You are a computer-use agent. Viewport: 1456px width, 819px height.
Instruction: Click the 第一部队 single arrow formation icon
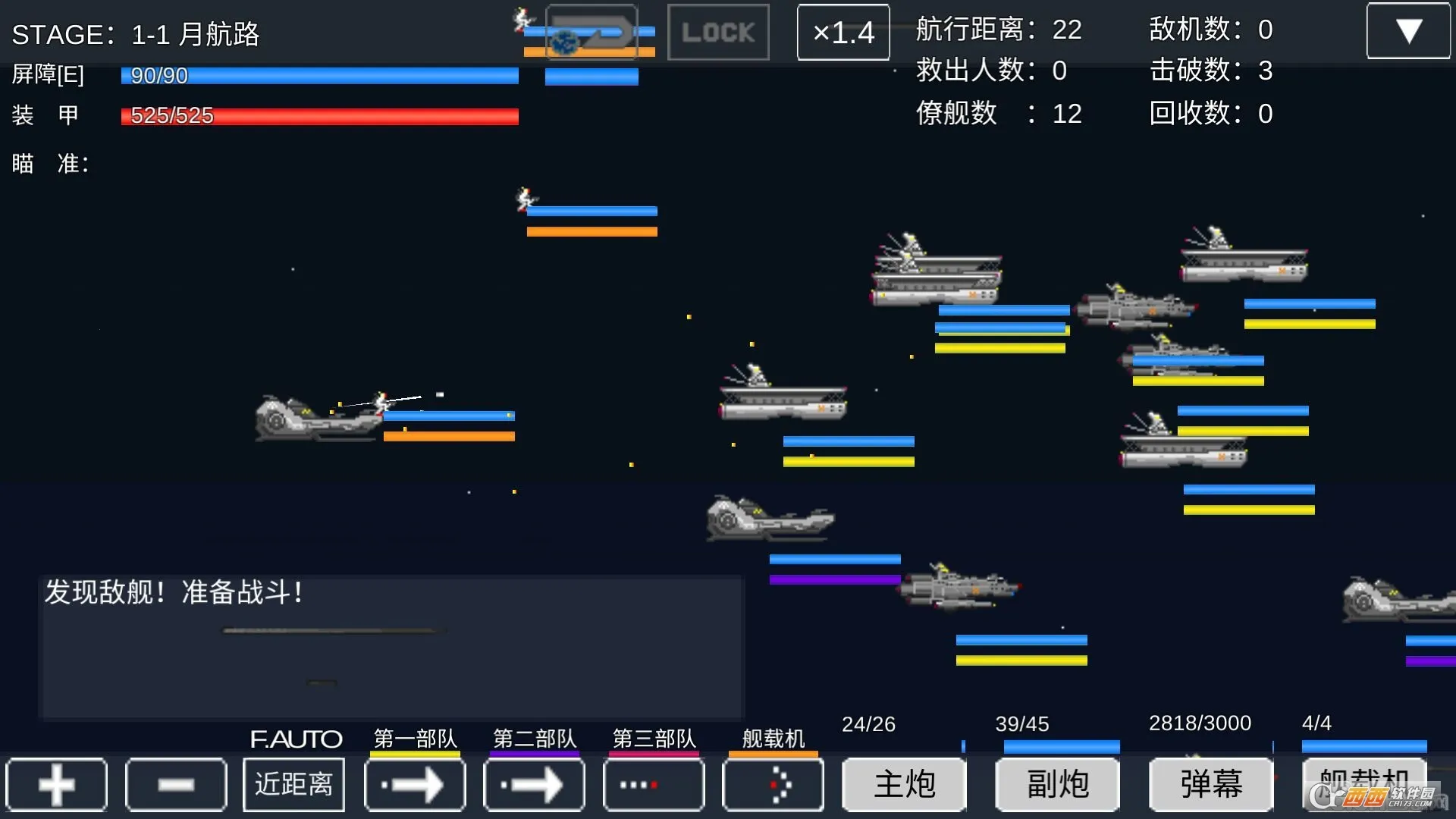pyautogui.click(x=414, y=785)
